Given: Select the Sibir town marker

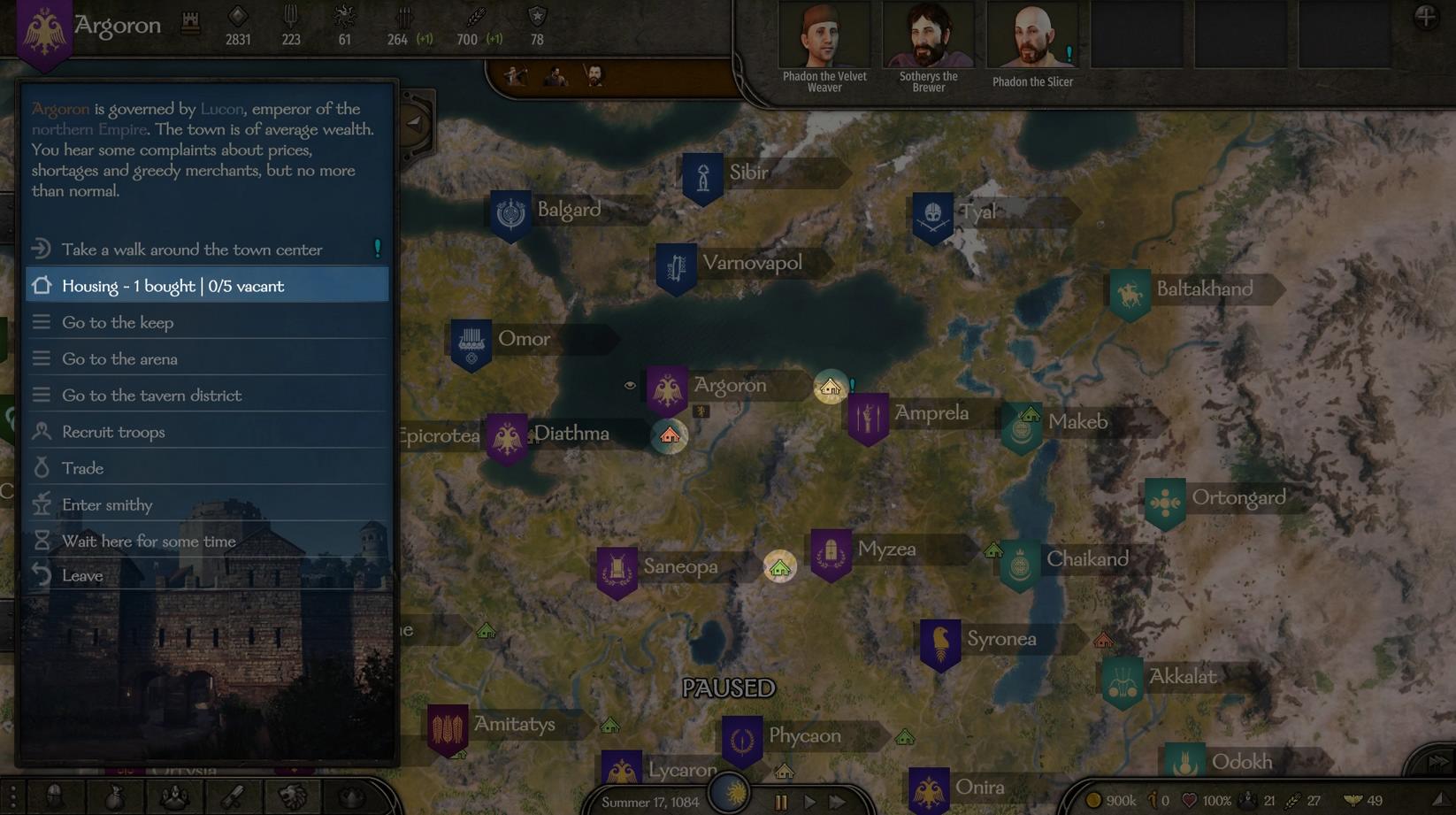Looking at the screenshot, I should tap(703, 177).
